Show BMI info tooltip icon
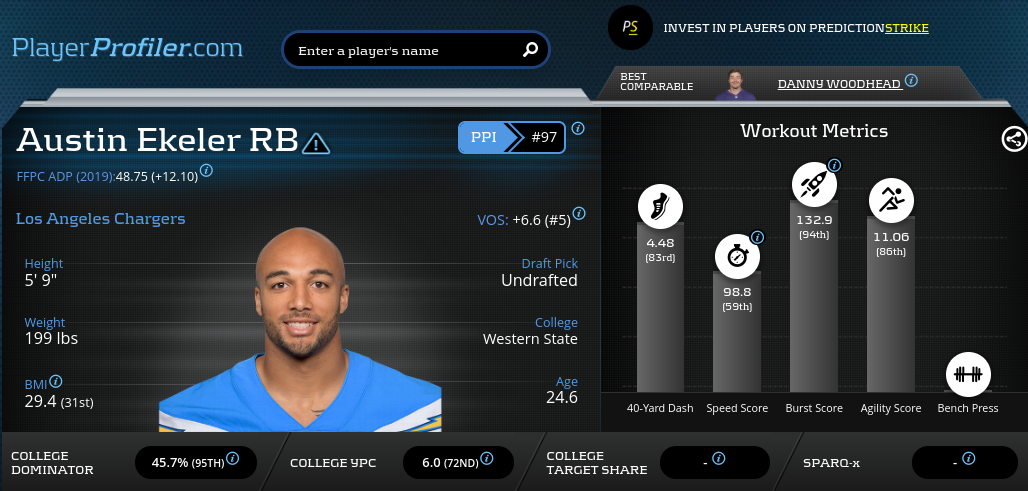Image resolution: width=1028 pixels, height=491 pixels. [56, 382]
